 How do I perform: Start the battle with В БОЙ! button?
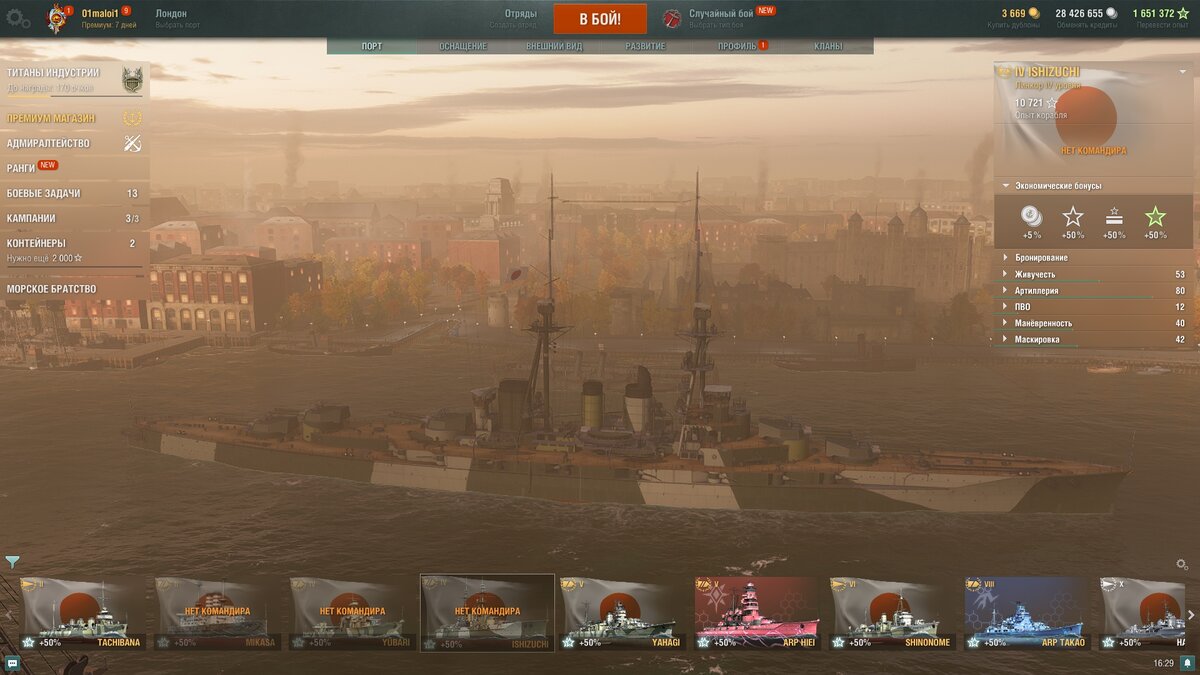(x=599, y=19)
